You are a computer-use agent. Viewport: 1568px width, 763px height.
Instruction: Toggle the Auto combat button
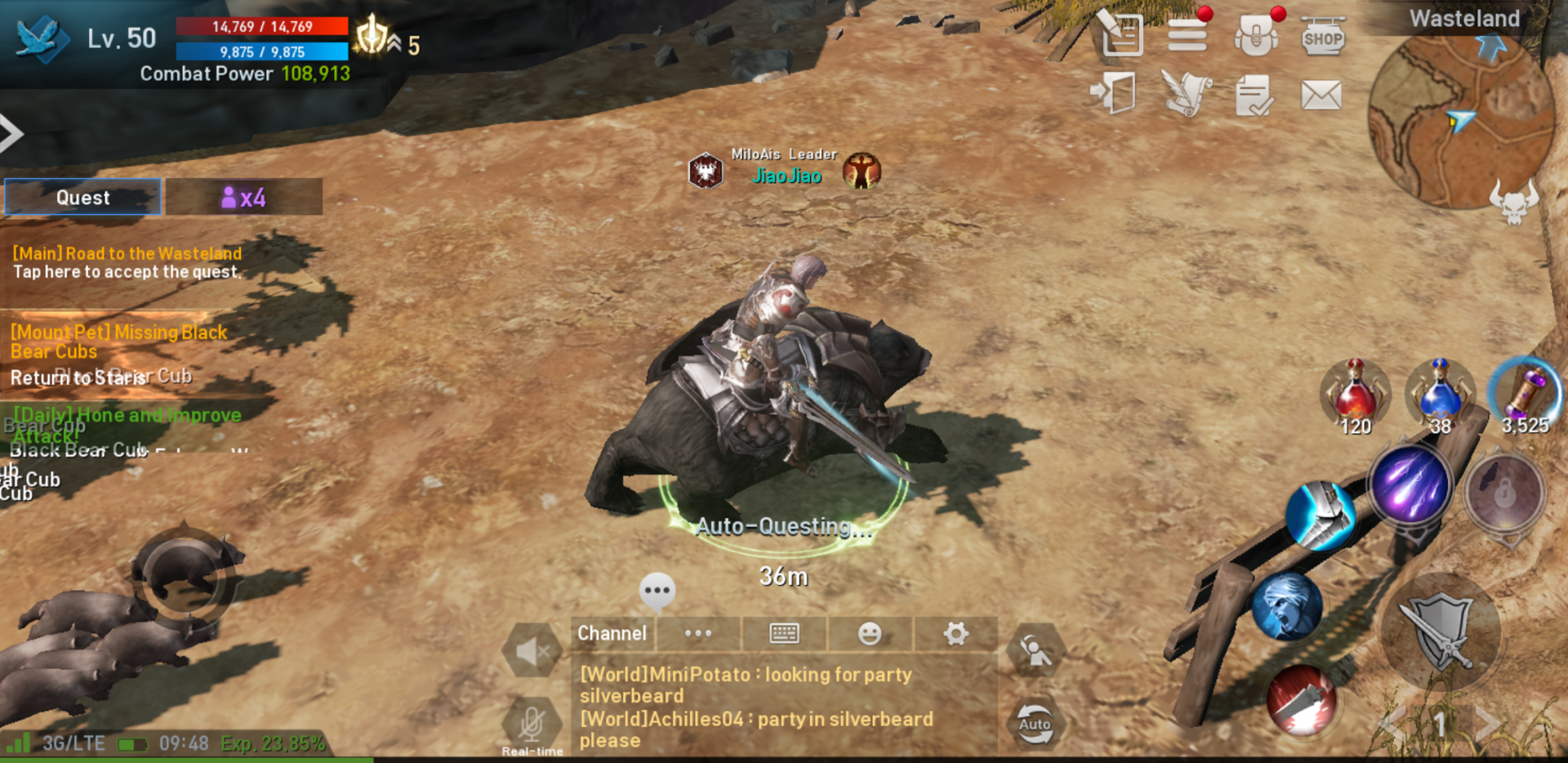(1035, 723)
